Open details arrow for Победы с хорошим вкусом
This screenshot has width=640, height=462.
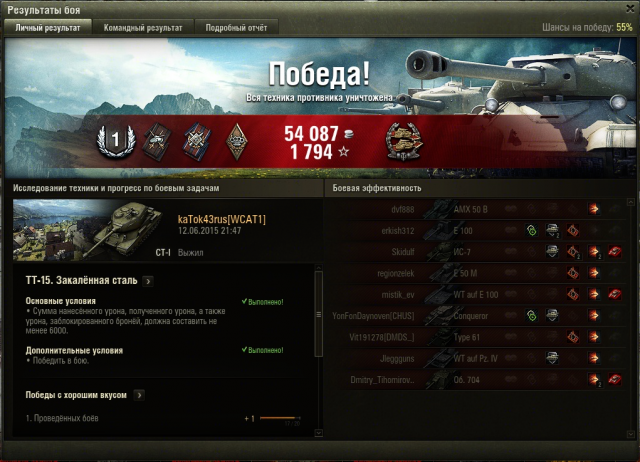[139, 395]
